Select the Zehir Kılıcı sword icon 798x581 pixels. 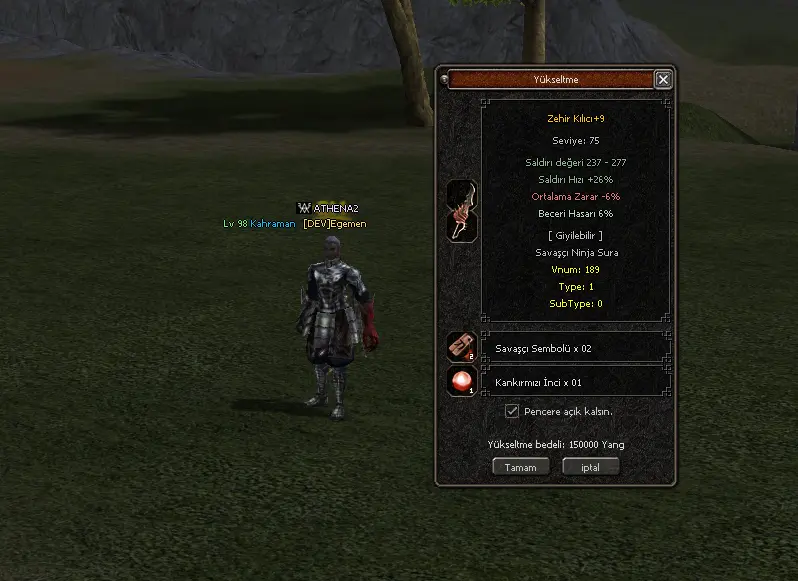461,211
